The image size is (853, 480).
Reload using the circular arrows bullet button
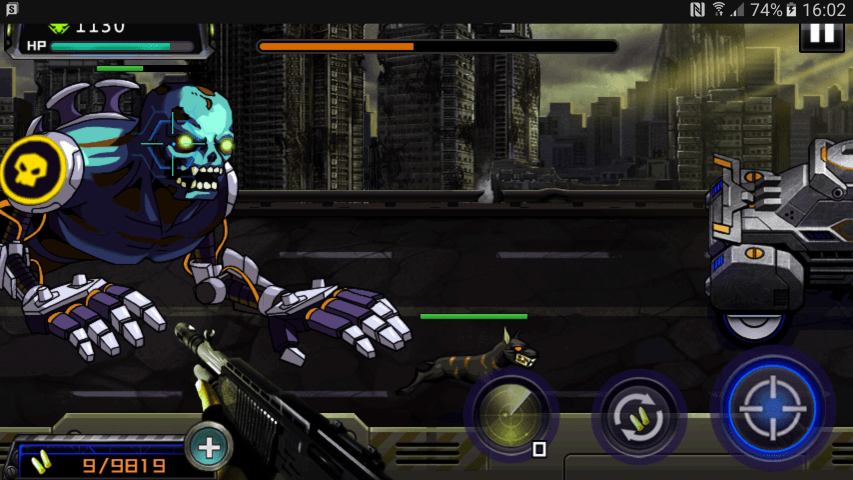[x=637, y=415]
